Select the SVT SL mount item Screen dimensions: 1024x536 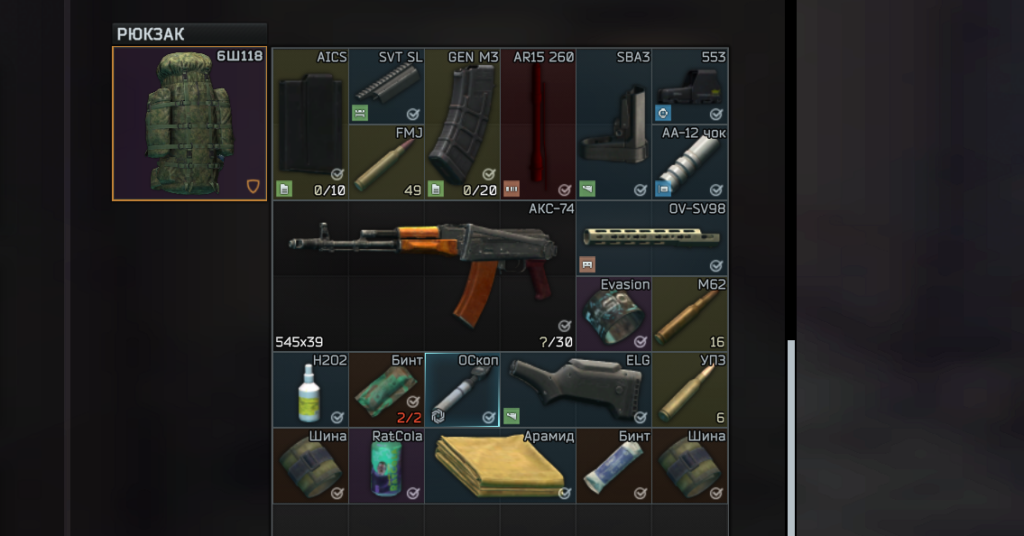tap(386, 86)
